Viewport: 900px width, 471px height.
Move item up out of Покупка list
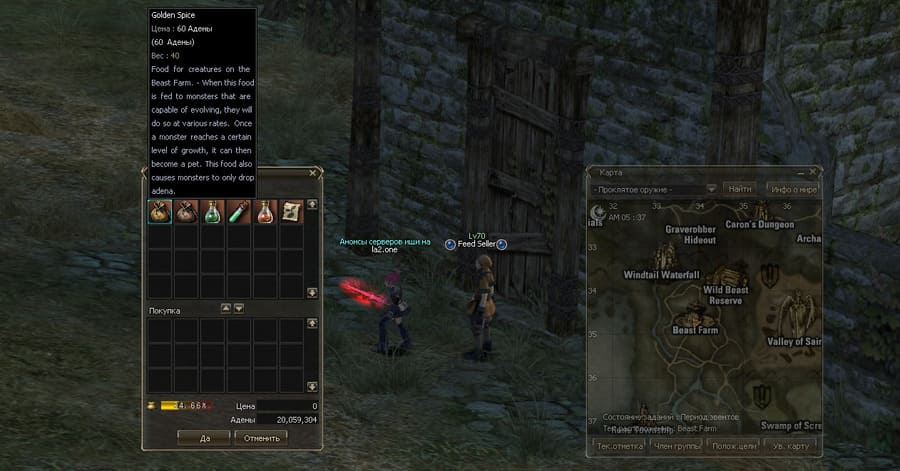click(x=225, y=309)
